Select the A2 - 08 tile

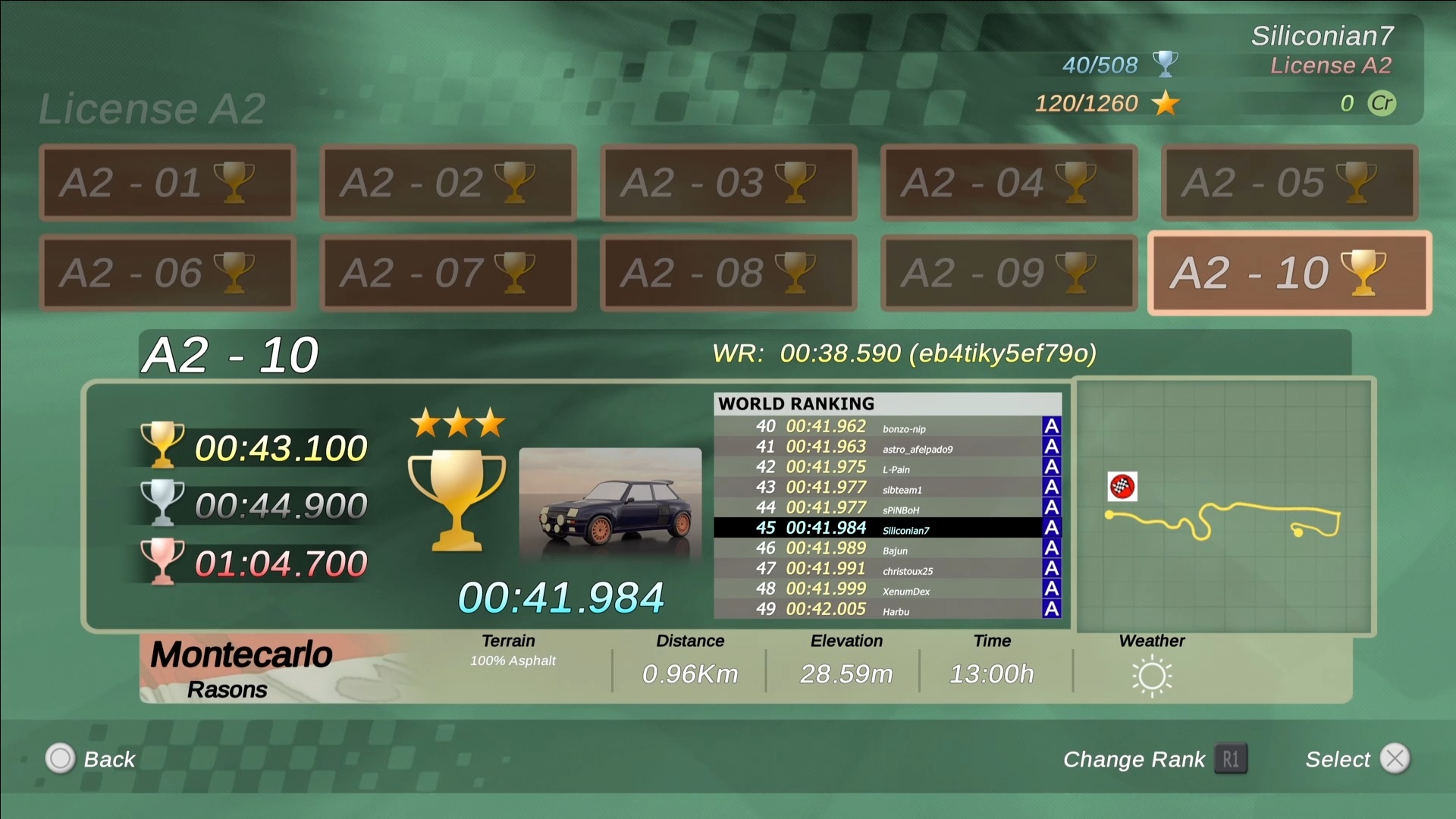point(728,273)
